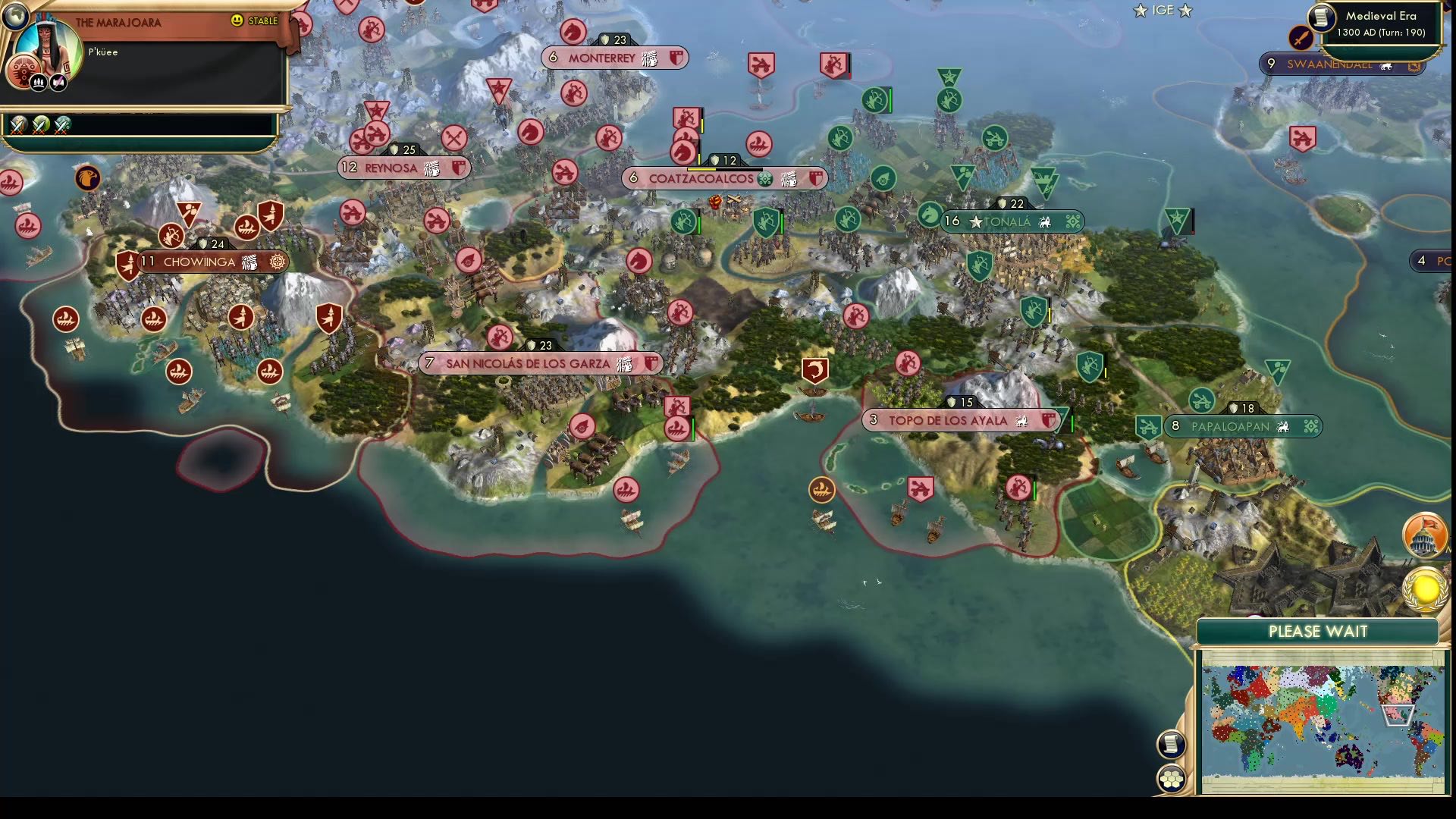Click the STABLE happiness smiley indicator
1456x819 pixels.
click(236, 20)
